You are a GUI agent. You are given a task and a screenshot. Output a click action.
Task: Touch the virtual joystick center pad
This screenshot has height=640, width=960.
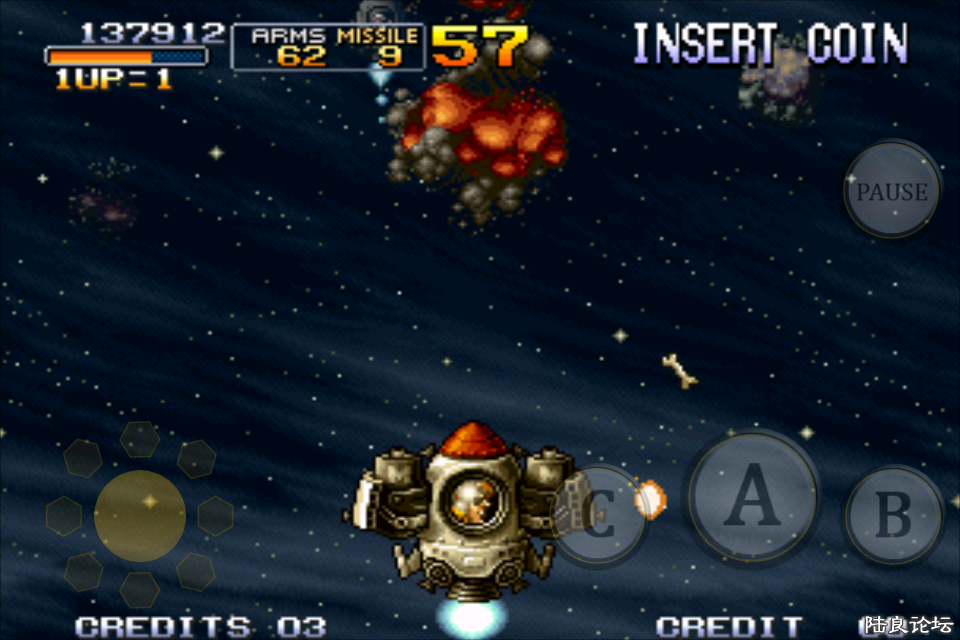click(x=140, y=515)
